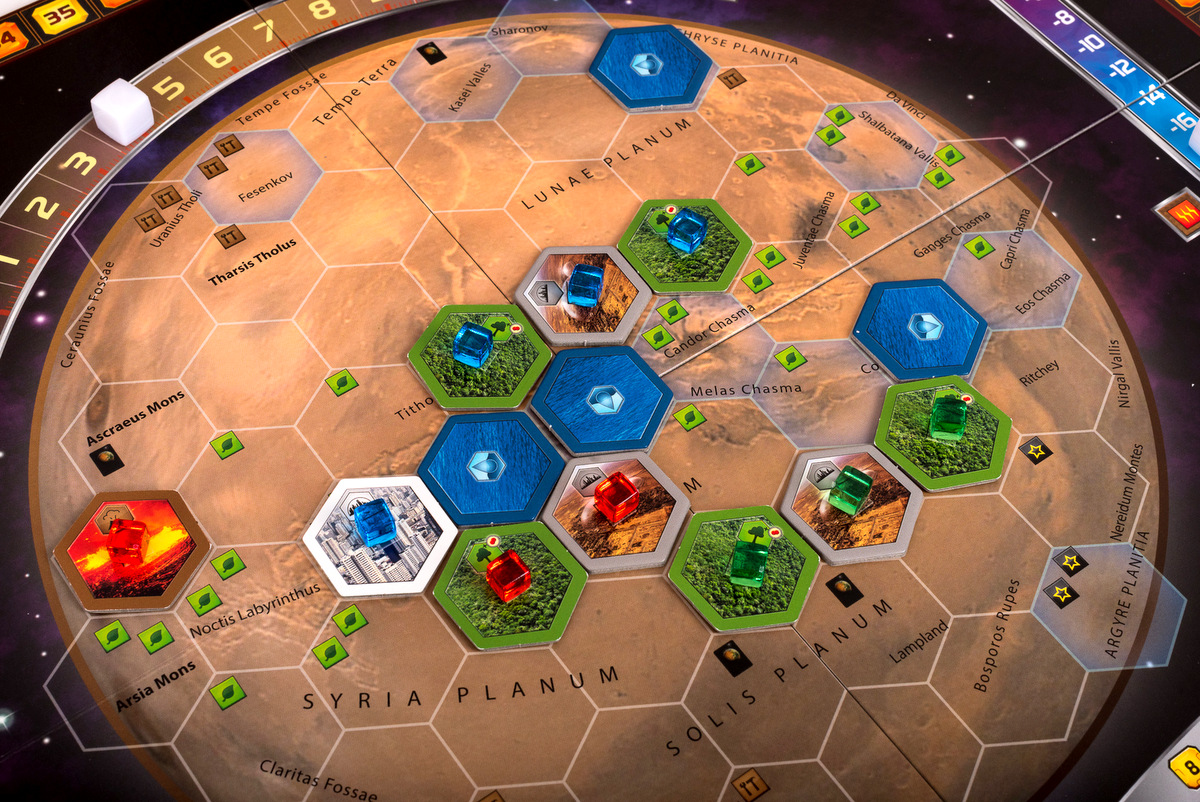Choose the gray-bordered special tile with blue cube

(x=582, y=294)
